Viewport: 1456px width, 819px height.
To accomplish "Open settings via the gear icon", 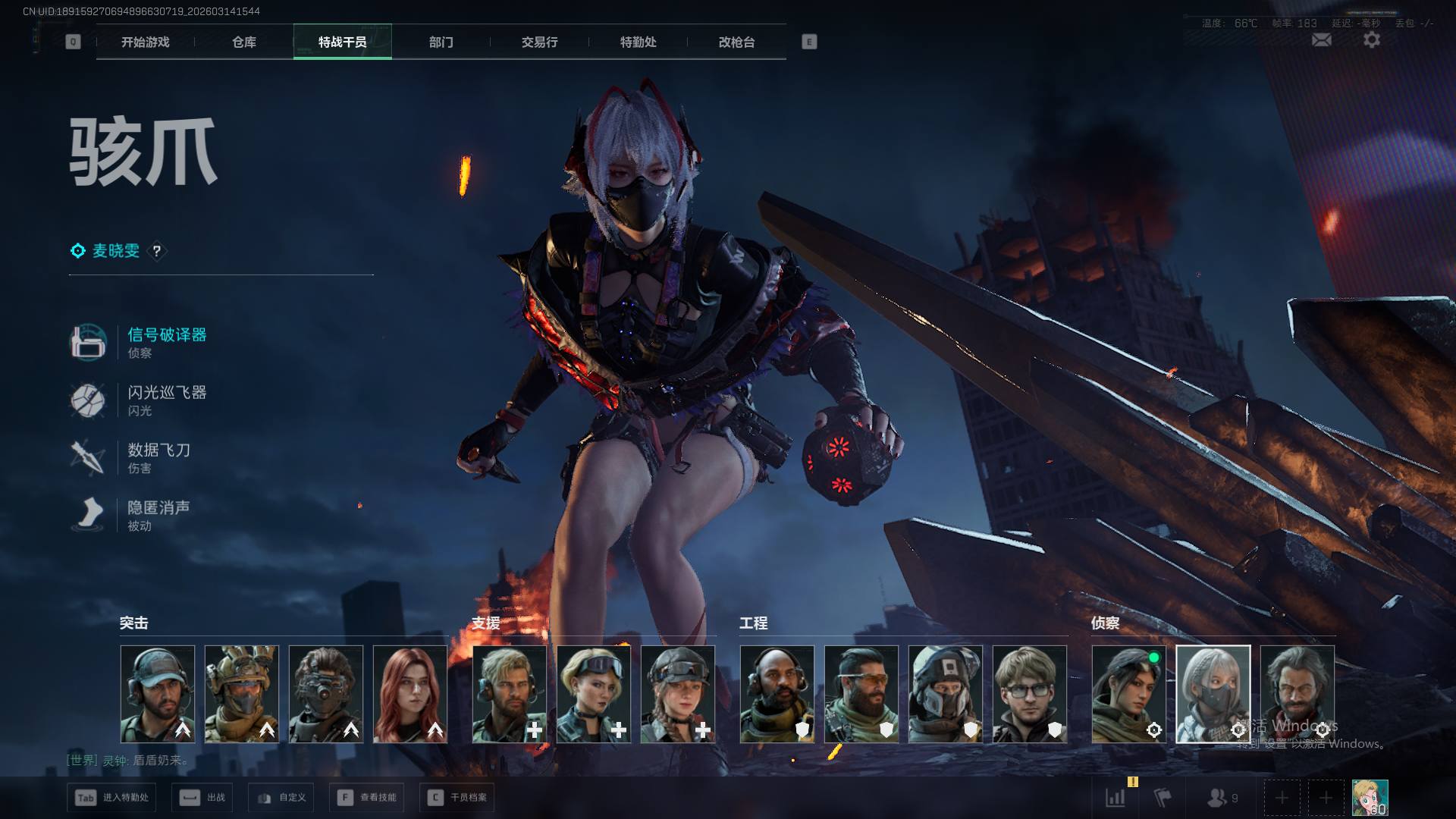I will pos(1372,40).
